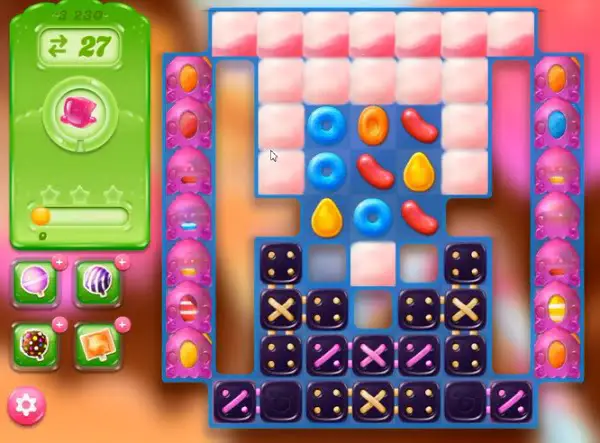Use the color bomb lollipop booster
The image size is (600, 443).
point(35,343)
